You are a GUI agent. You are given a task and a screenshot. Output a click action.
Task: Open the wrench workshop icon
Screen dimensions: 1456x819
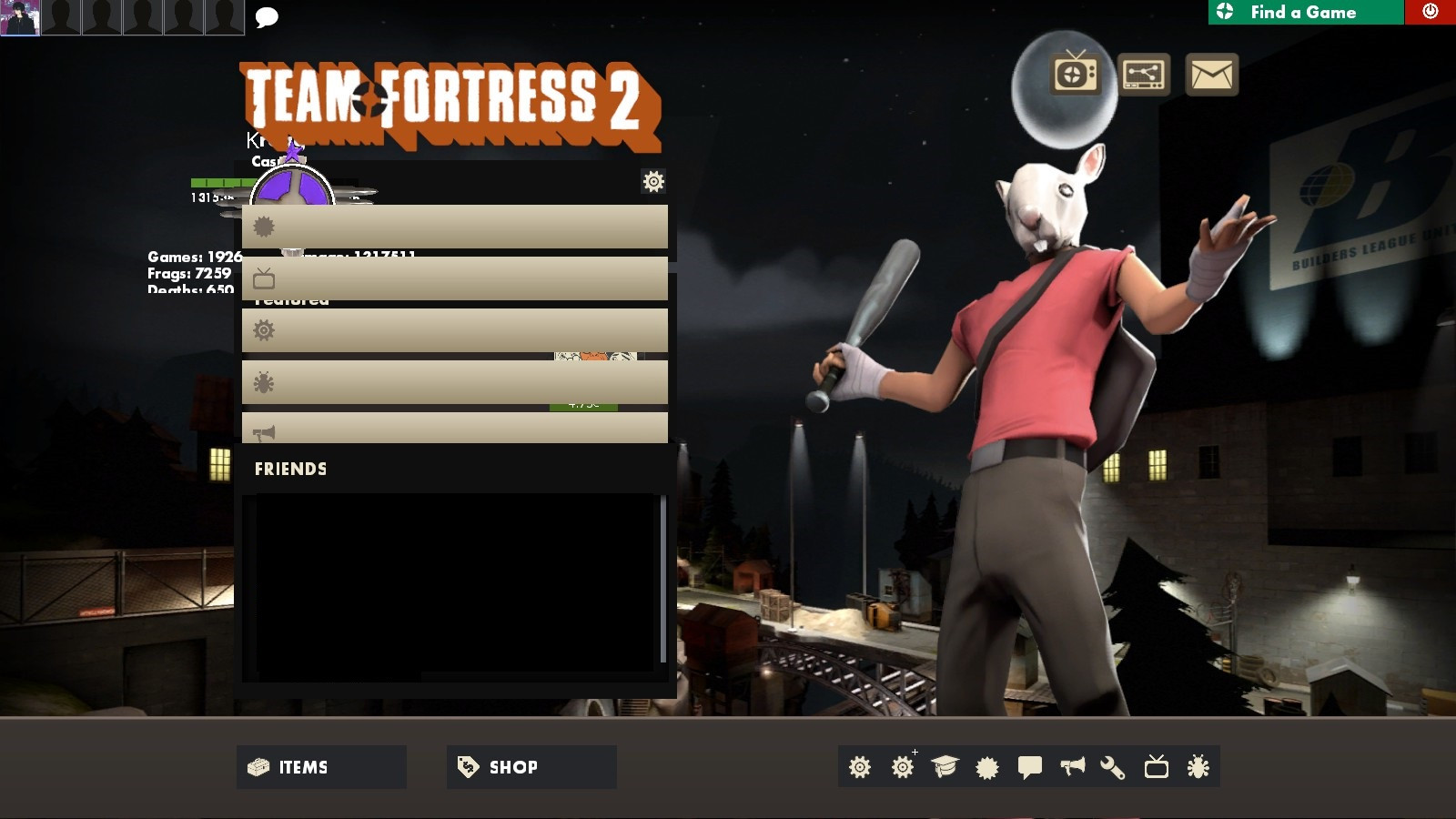tap(1115, 767)
